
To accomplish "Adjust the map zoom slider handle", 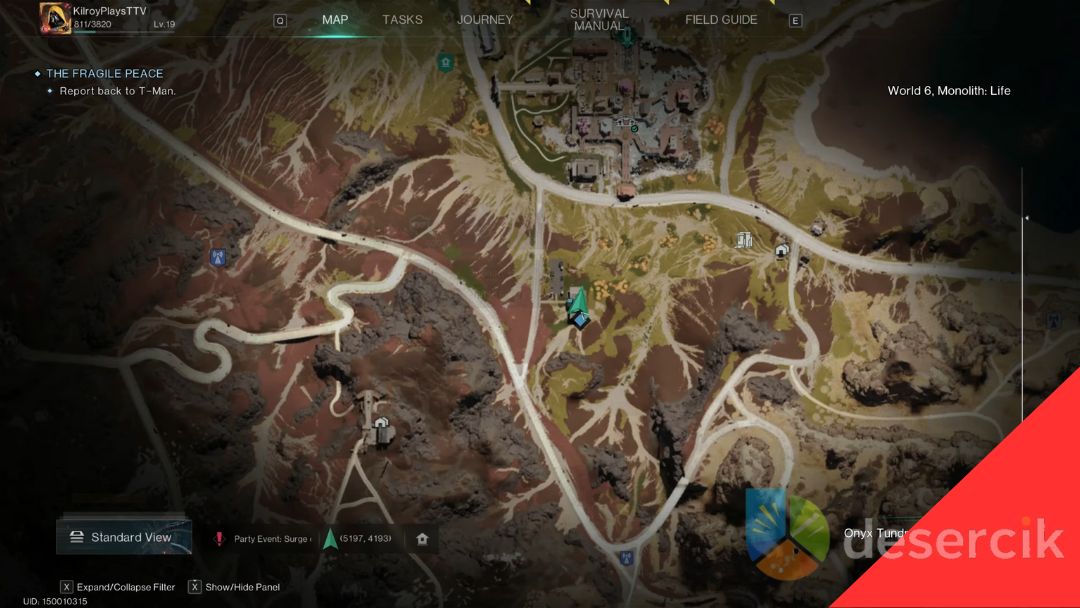I will point(1025,217).
